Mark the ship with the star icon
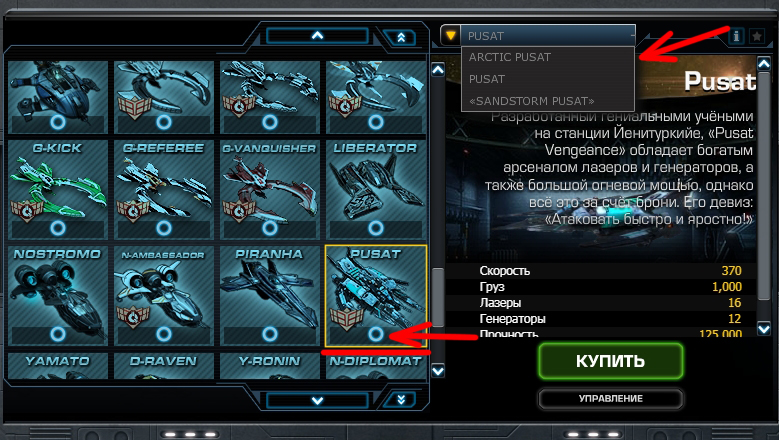Image resolution: width=779 pixels, height=440 pixels. tap(757, 36)
